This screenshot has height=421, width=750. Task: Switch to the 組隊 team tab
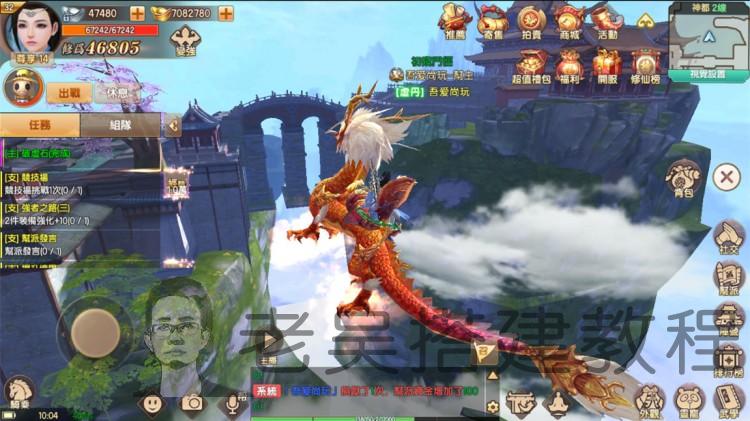tap(120, 125)
